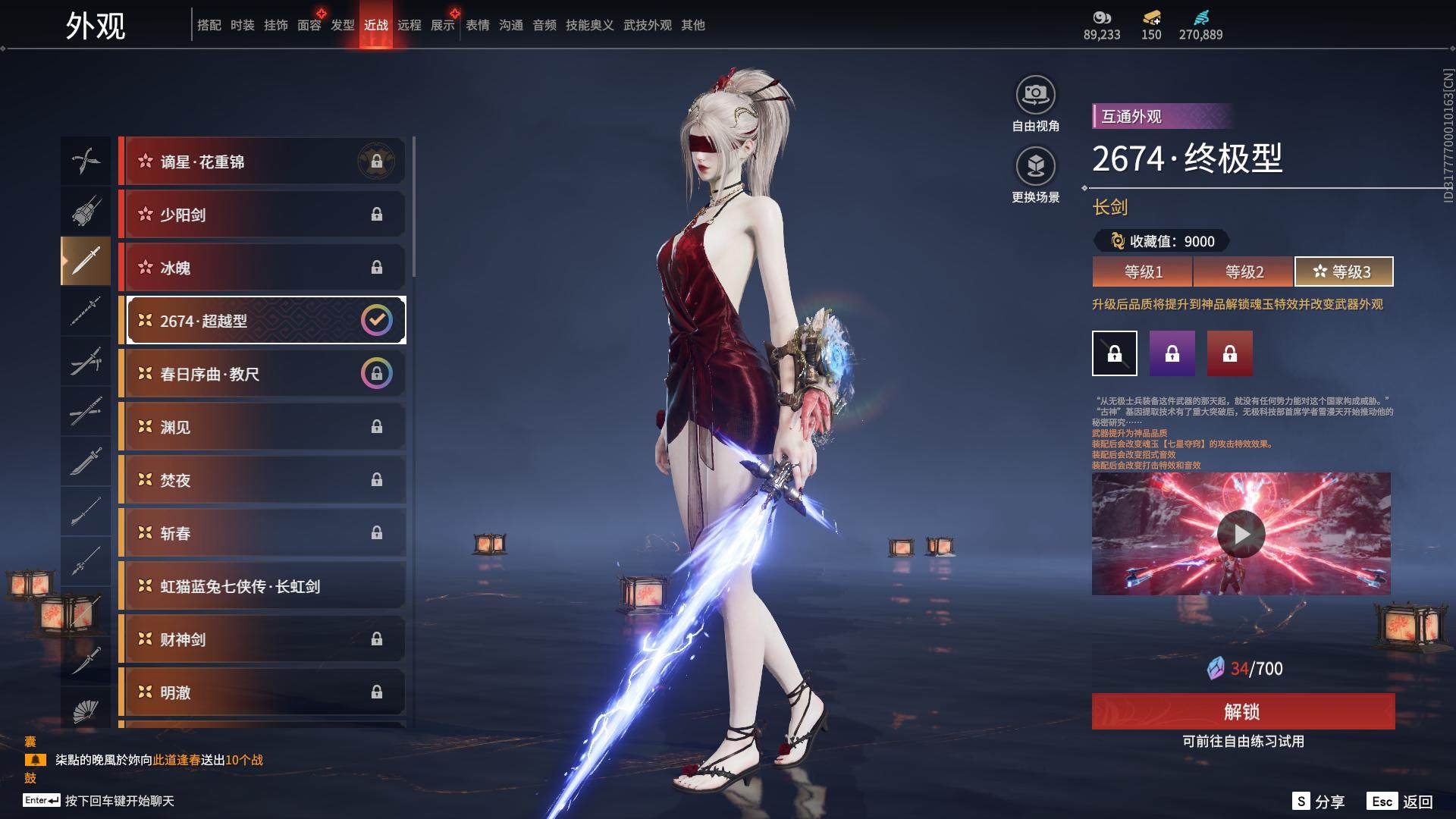Screen dimensions: 1456x819
Task: Choose the 少阳剑 skin
Action: click(x=262, y=215)
